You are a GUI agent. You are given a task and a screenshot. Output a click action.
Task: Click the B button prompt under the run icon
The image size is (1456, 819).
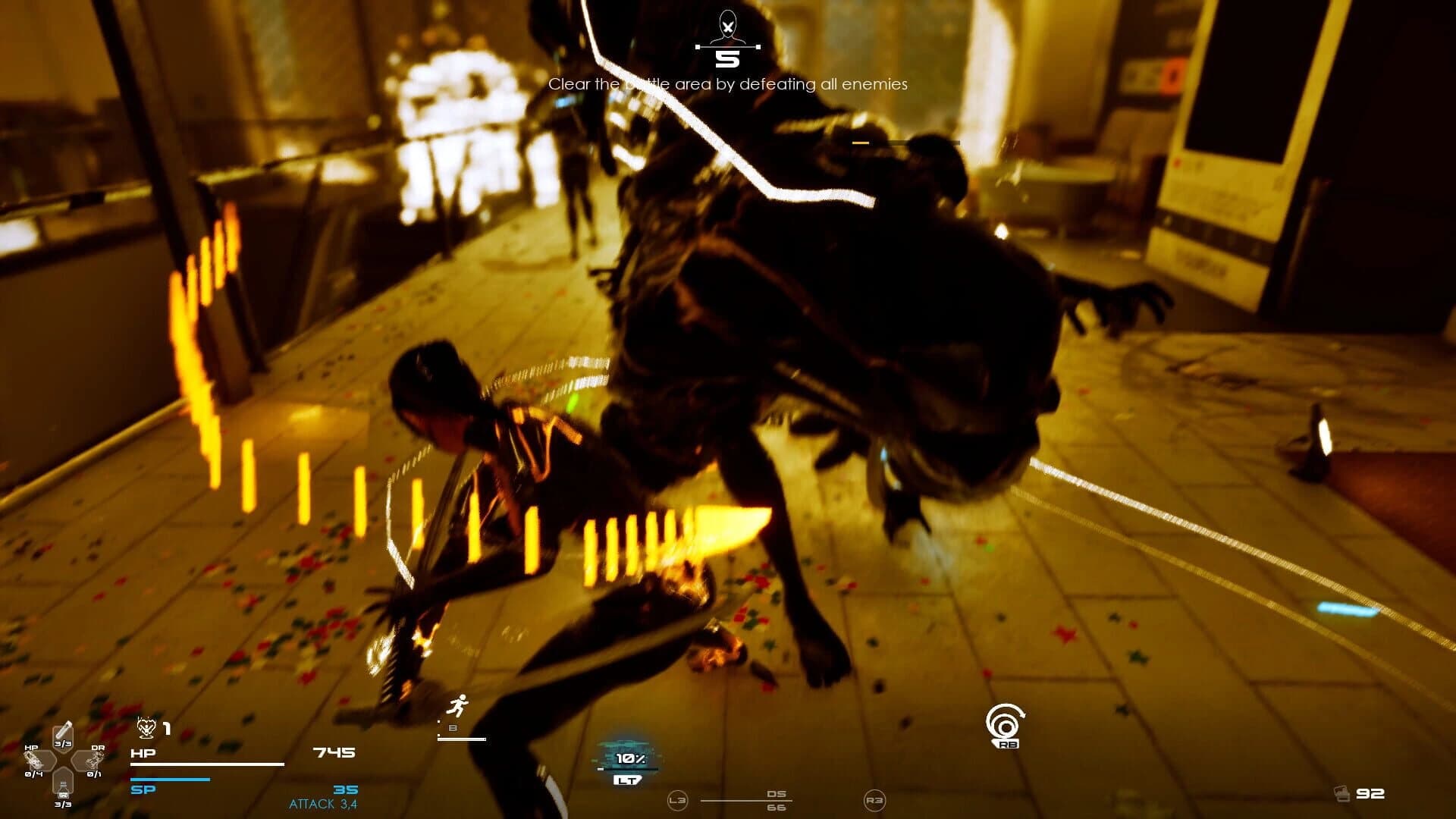453,728
